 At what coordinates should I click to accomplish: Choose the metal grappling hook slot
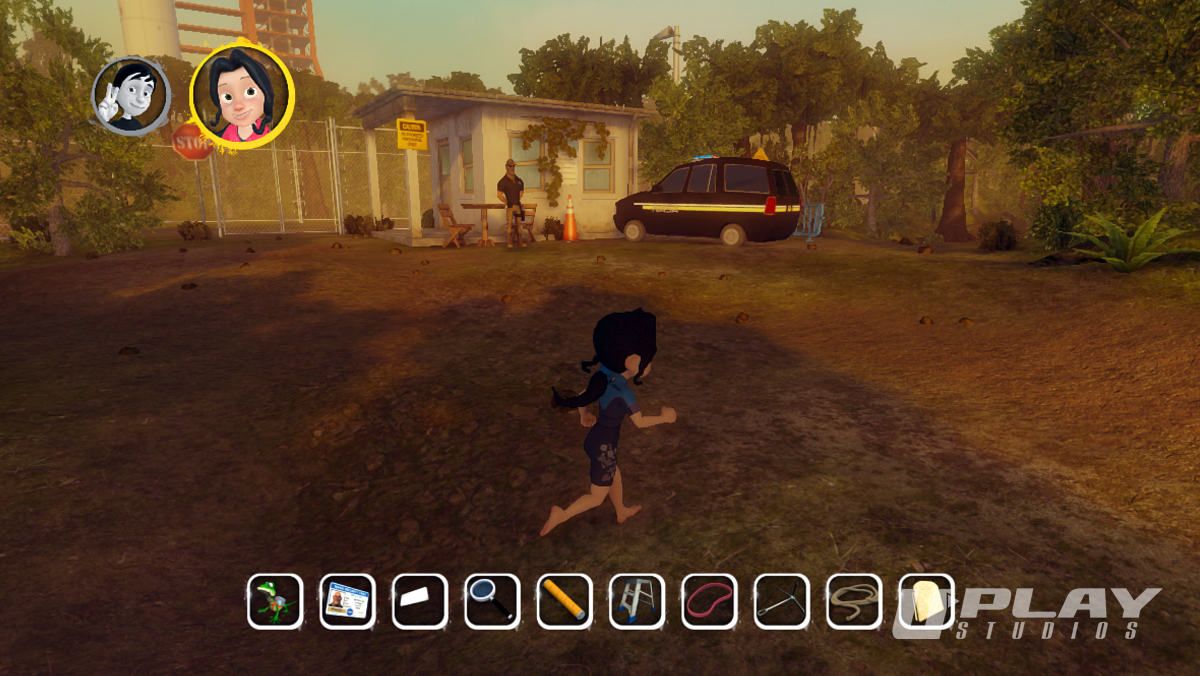click(781, 601)
